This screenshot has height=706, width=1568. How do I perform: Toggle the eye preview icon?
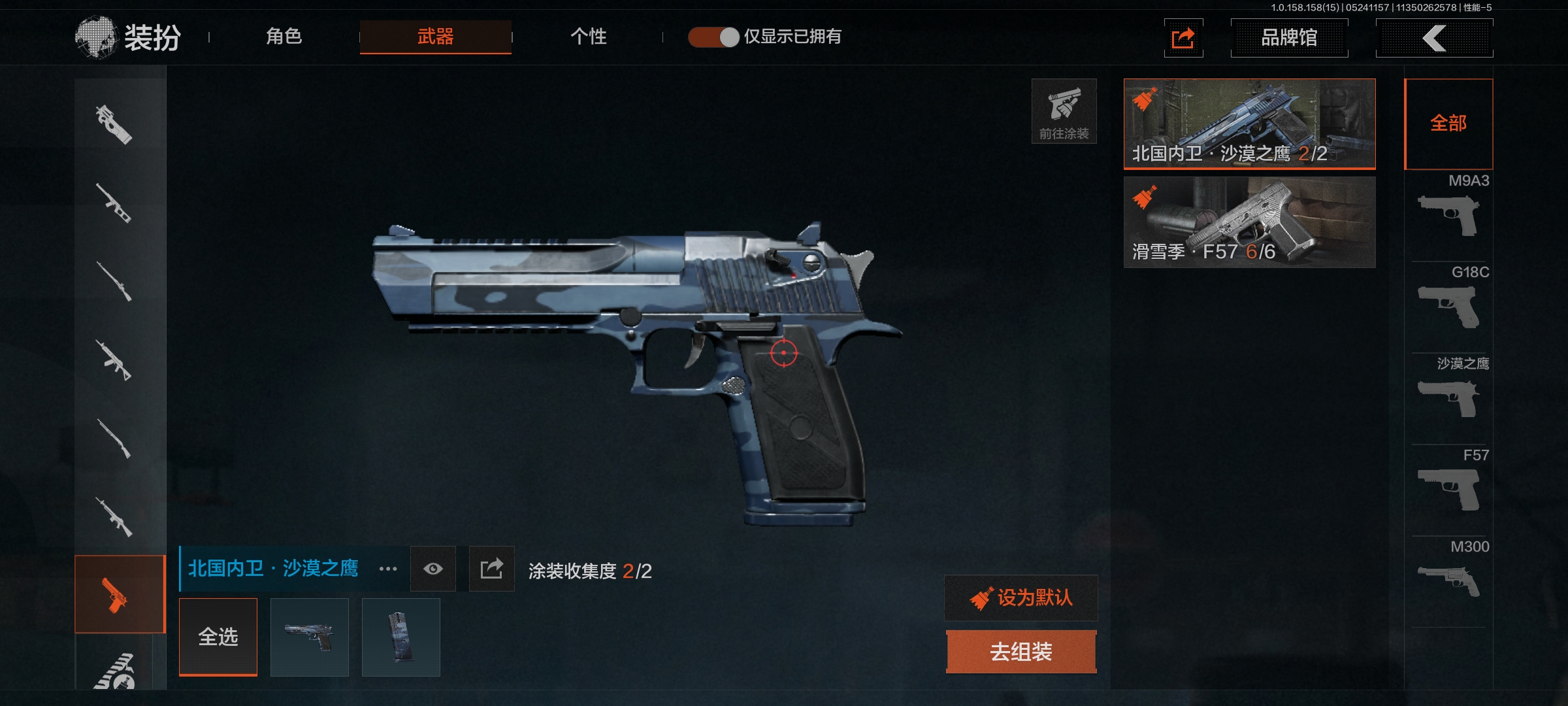point(433,569)
